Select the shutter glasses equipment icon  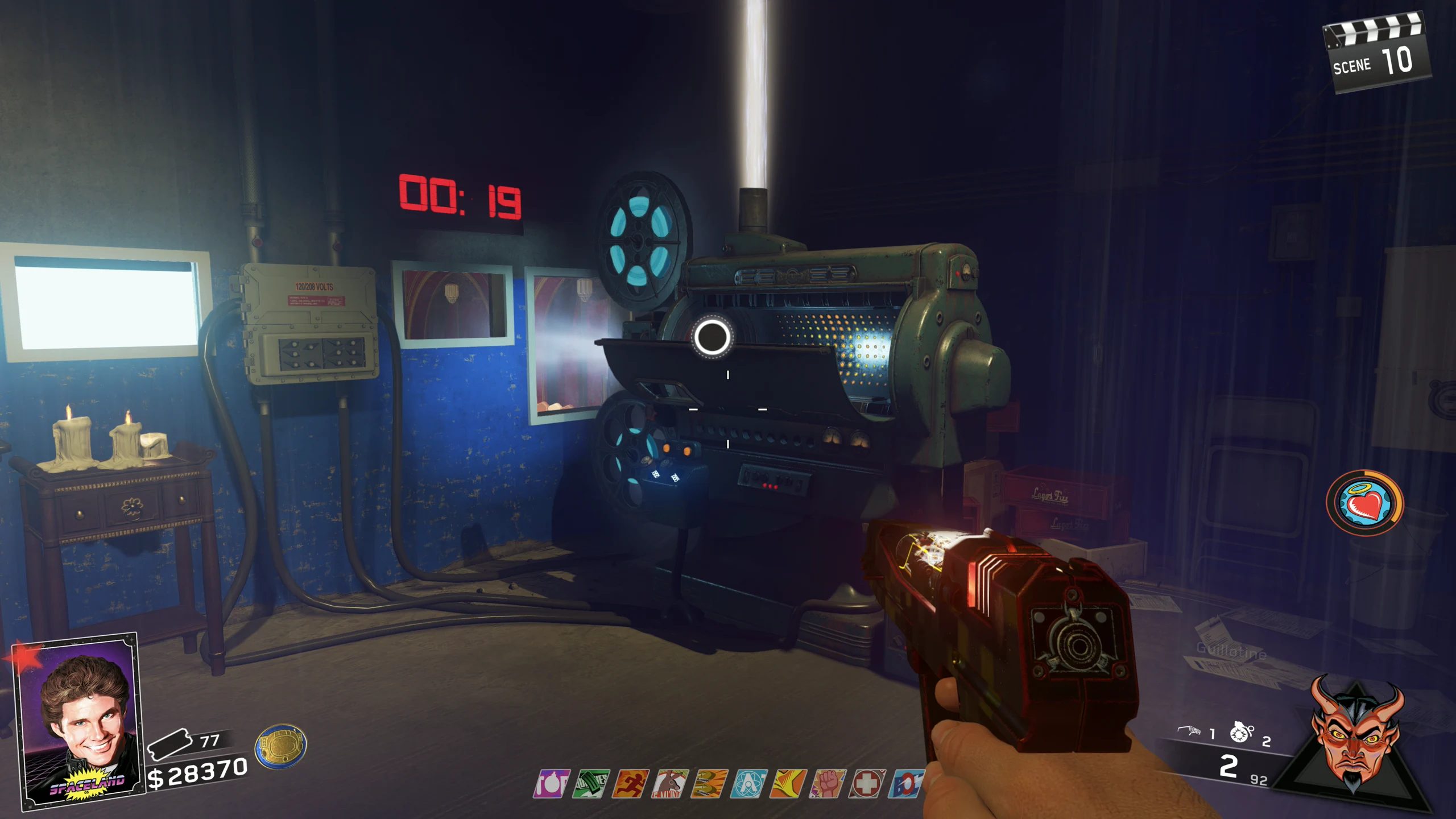1189,730
